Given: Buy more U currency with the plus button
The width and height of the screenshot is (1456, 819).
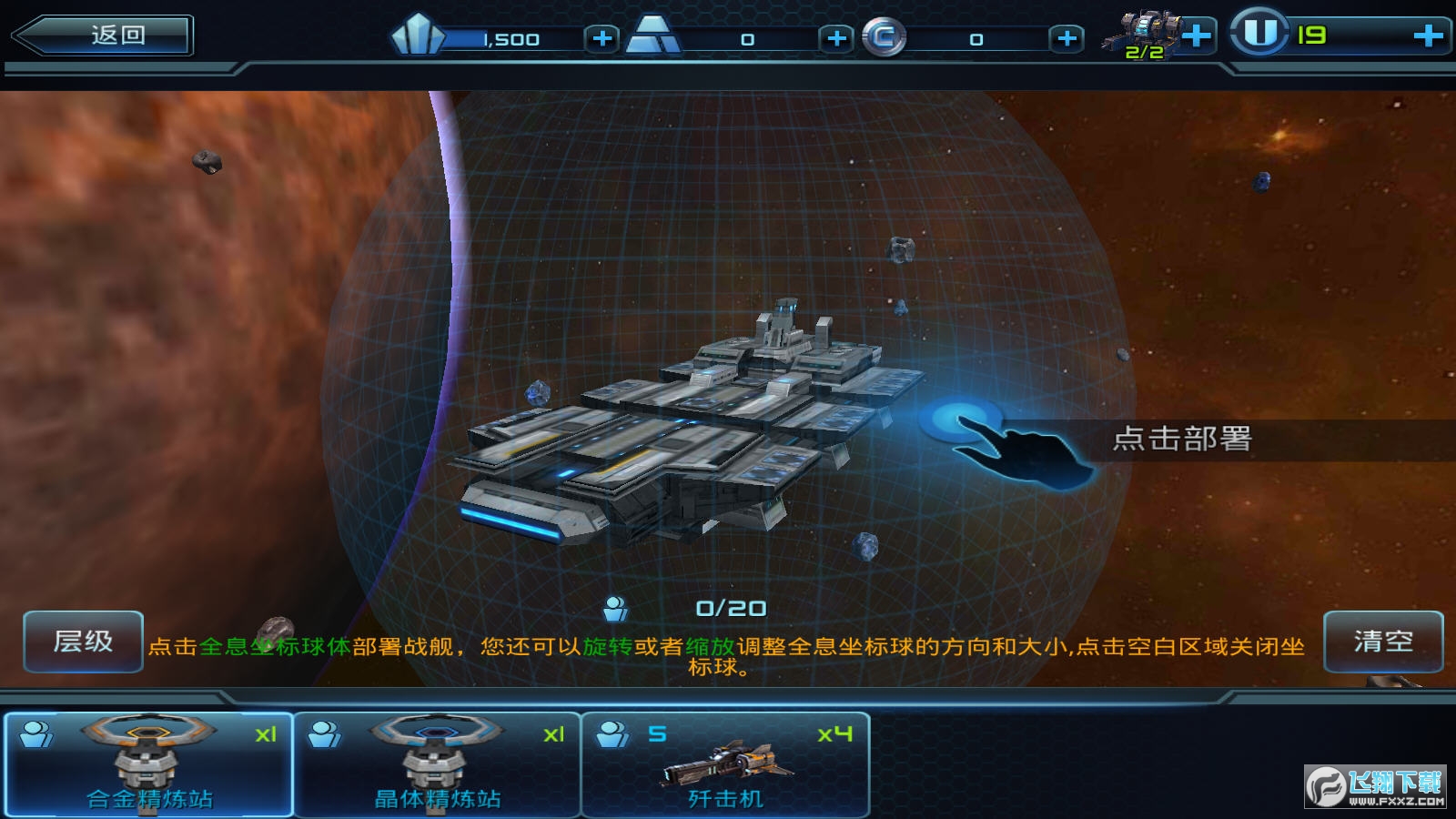Looking at the screenshot, I should coord(1428,35).
